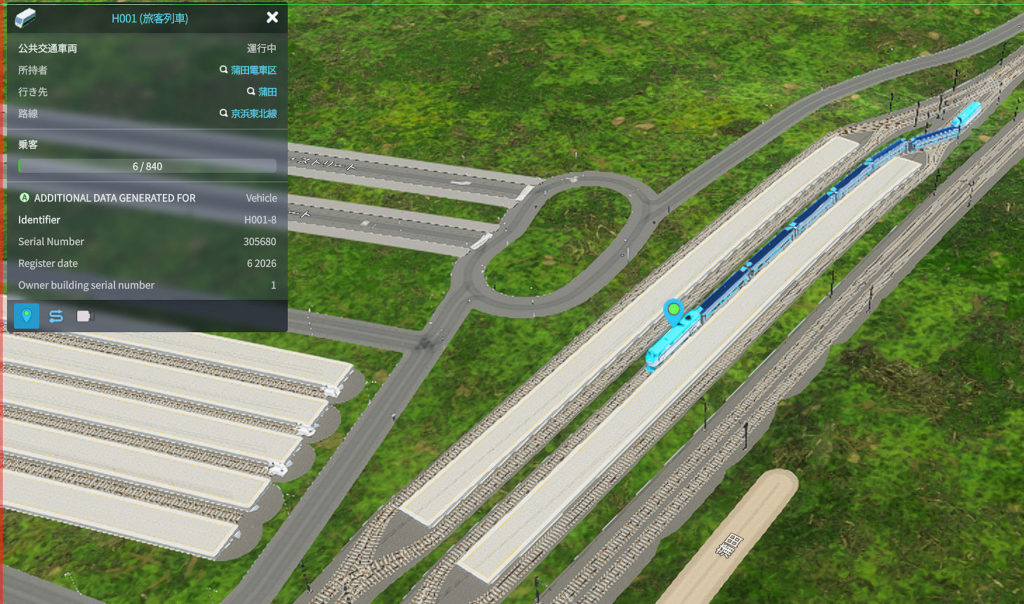Click the route arrows icon button
The image size is (1024, 604).
55,316
